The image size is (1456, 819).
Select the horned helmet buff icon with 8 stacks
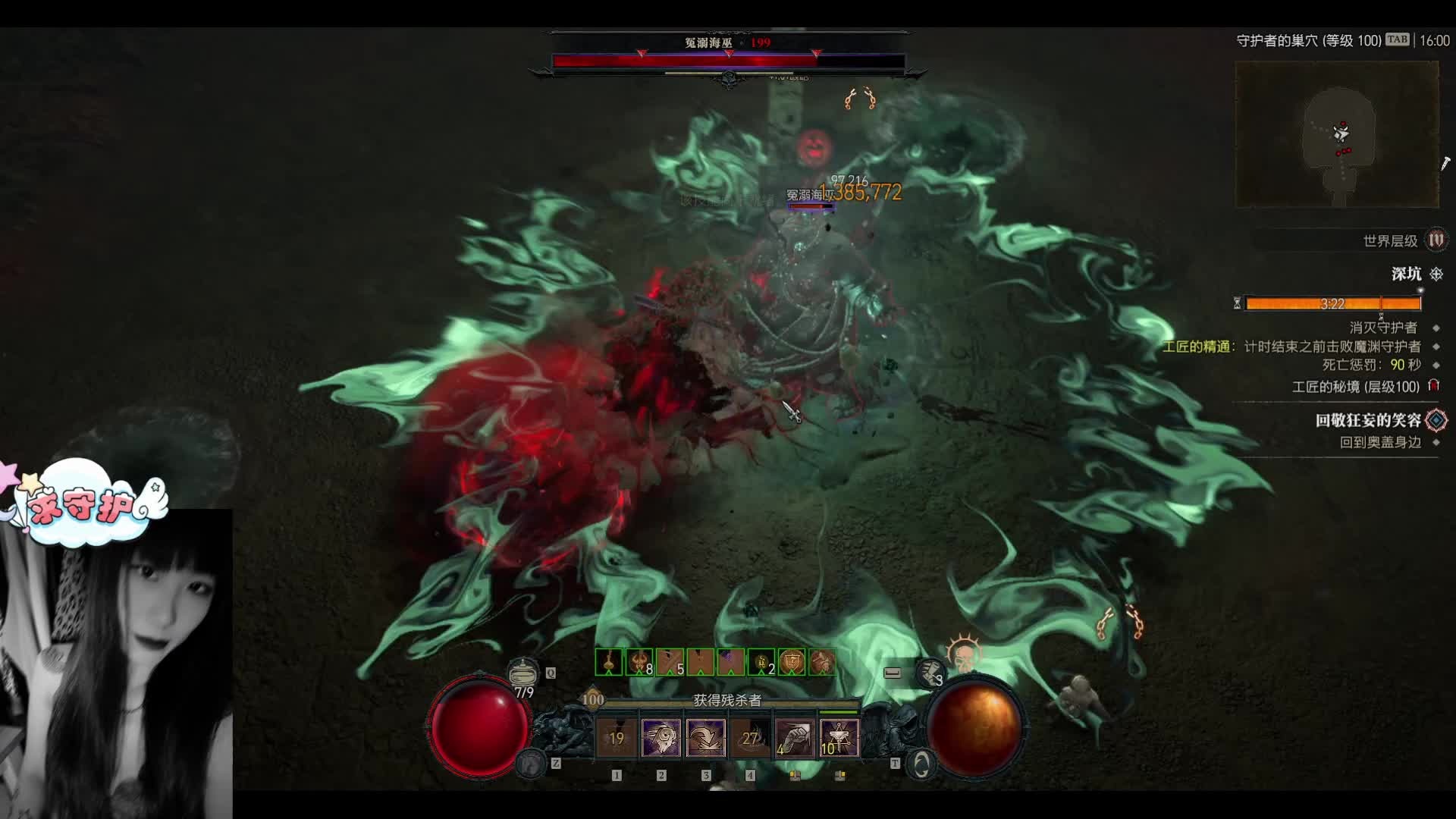(x=639, y=663)
